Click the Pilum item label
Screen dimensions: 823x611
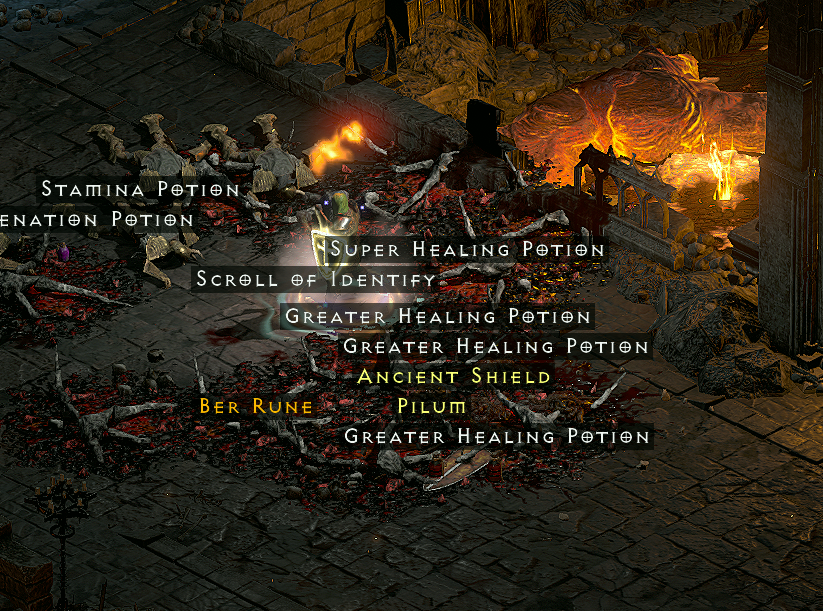(x=431, y=406)
